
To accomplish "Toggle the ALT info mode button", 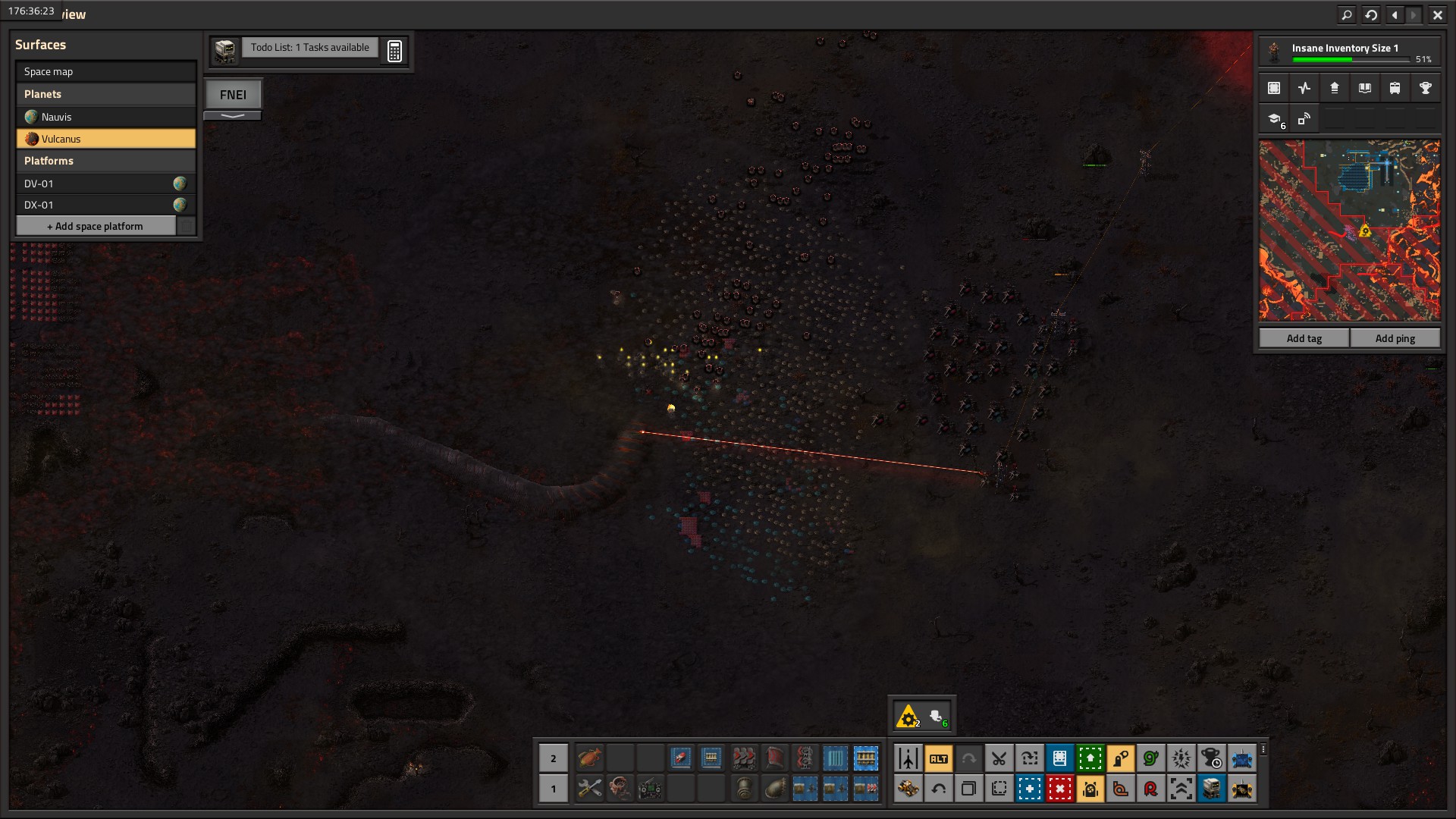I will 938,758.
